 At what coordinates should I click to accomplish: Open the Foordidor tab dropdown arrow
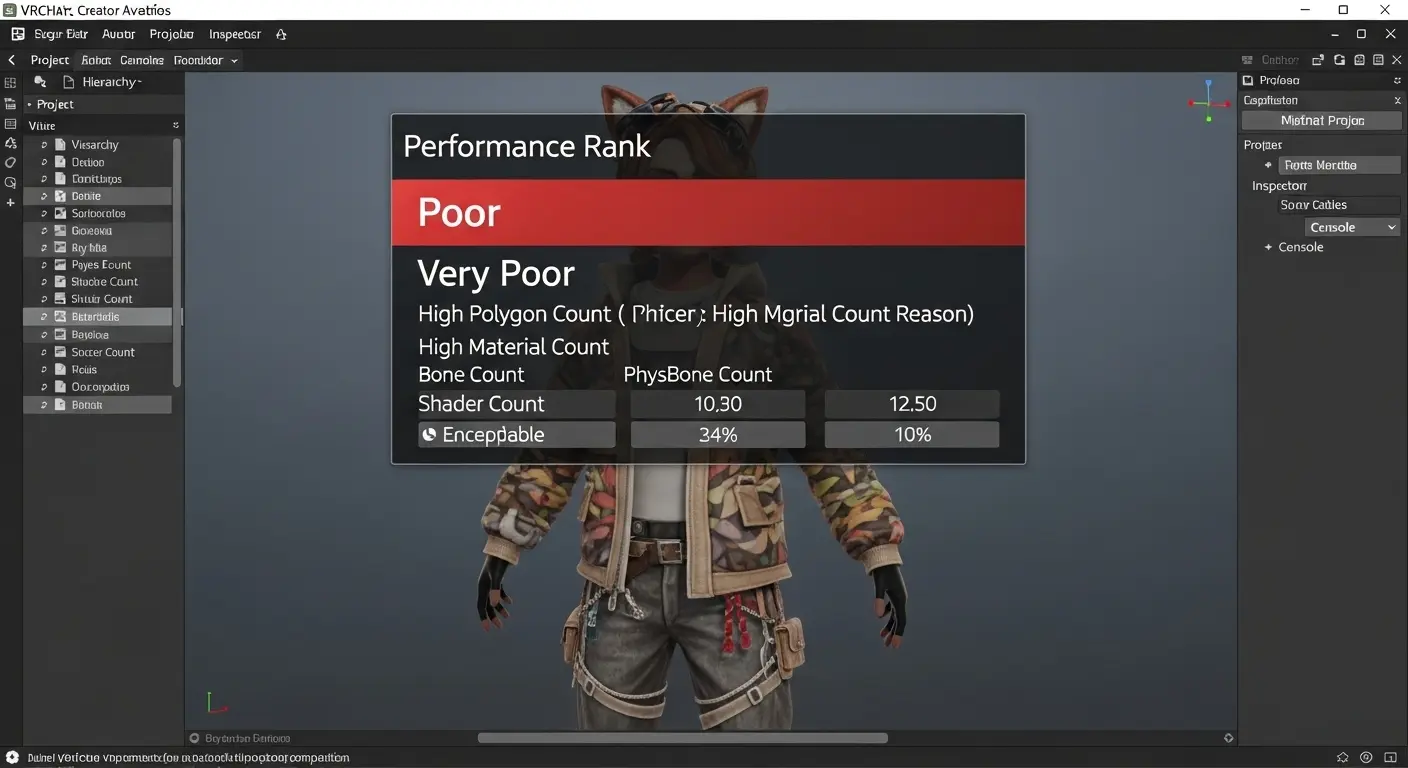pos(236,59)
